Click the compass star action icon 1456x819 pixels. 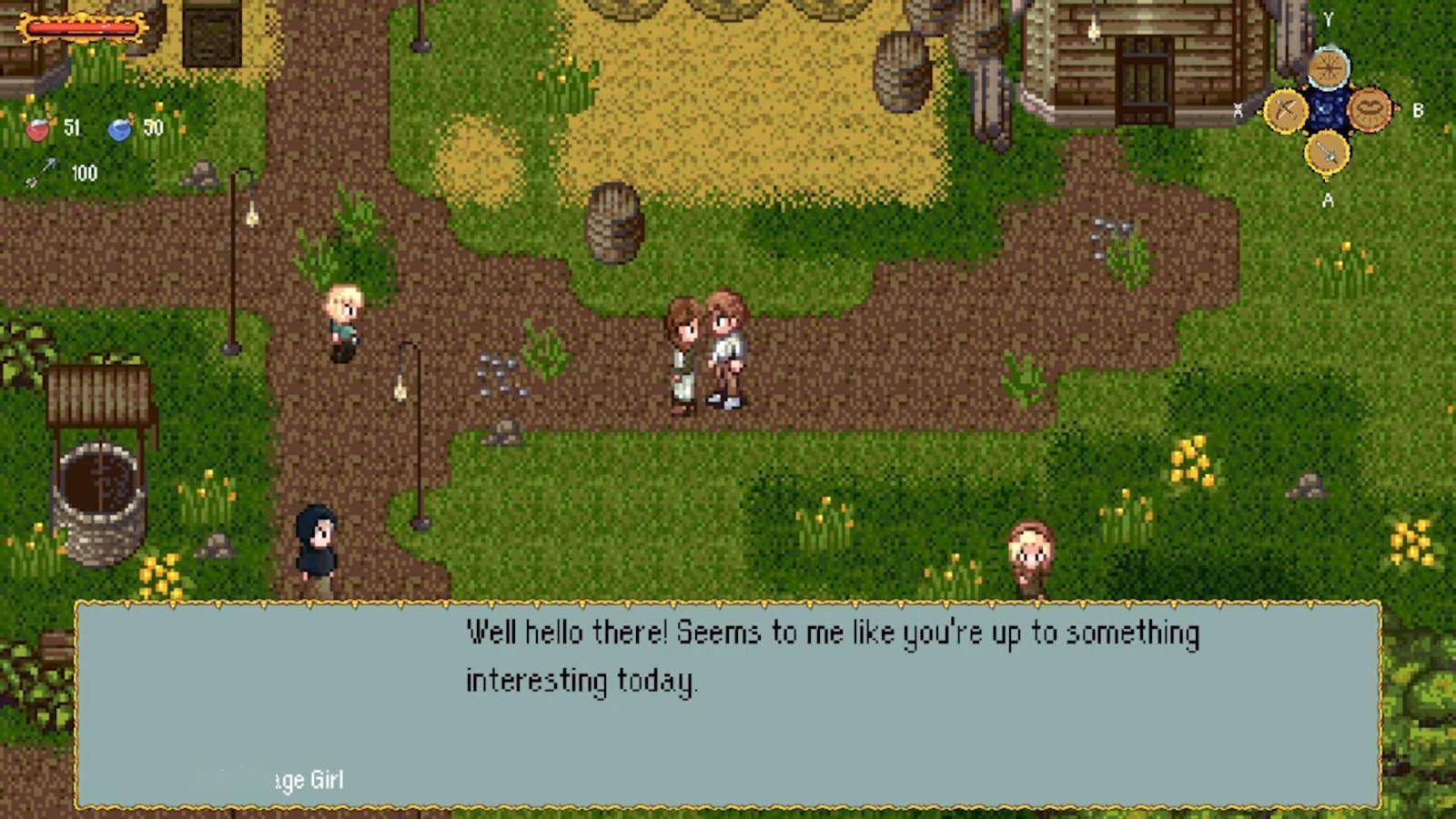[x=1328, y=68]
